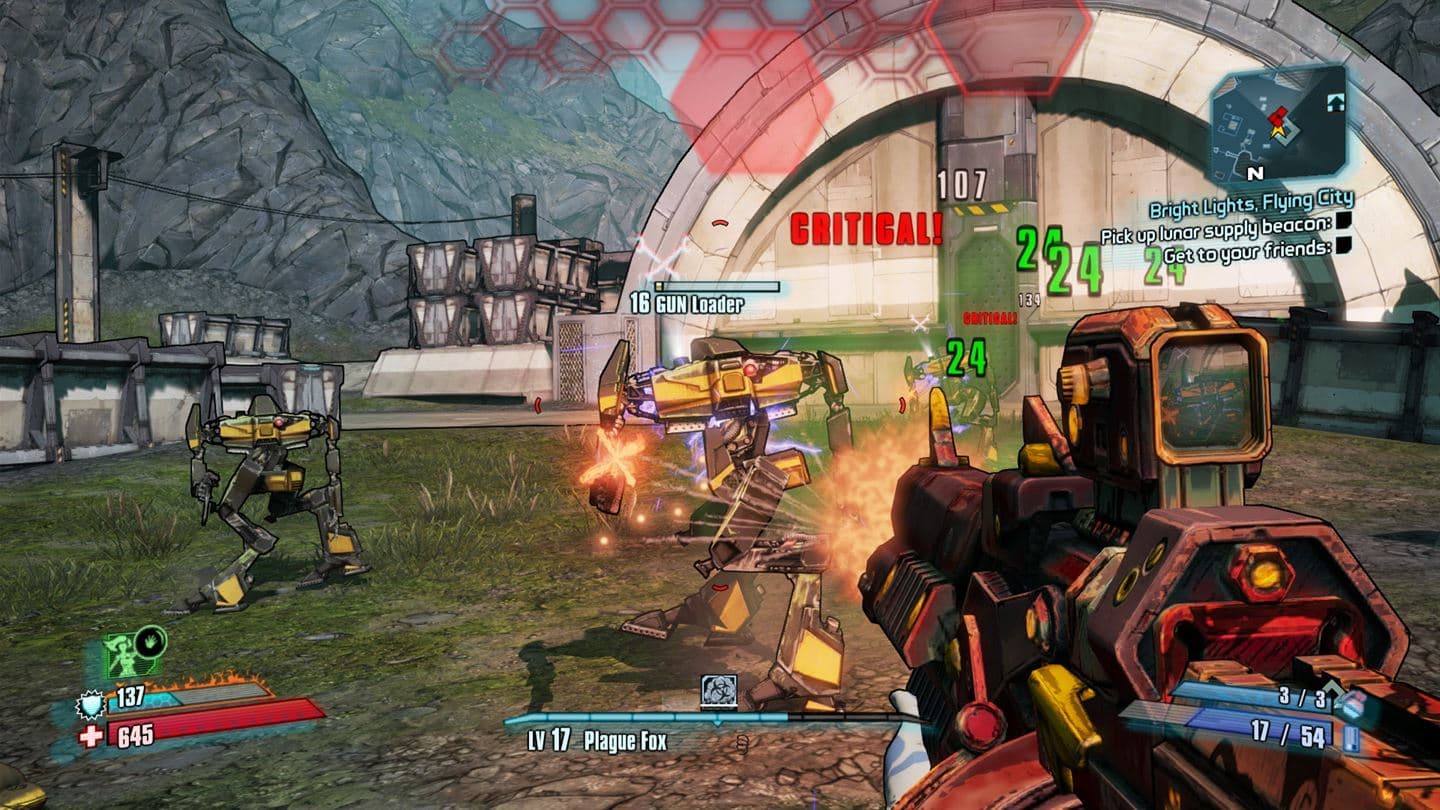Click the chevron above the grenade counter
Screen dimensions: 1440x810
1332,688
